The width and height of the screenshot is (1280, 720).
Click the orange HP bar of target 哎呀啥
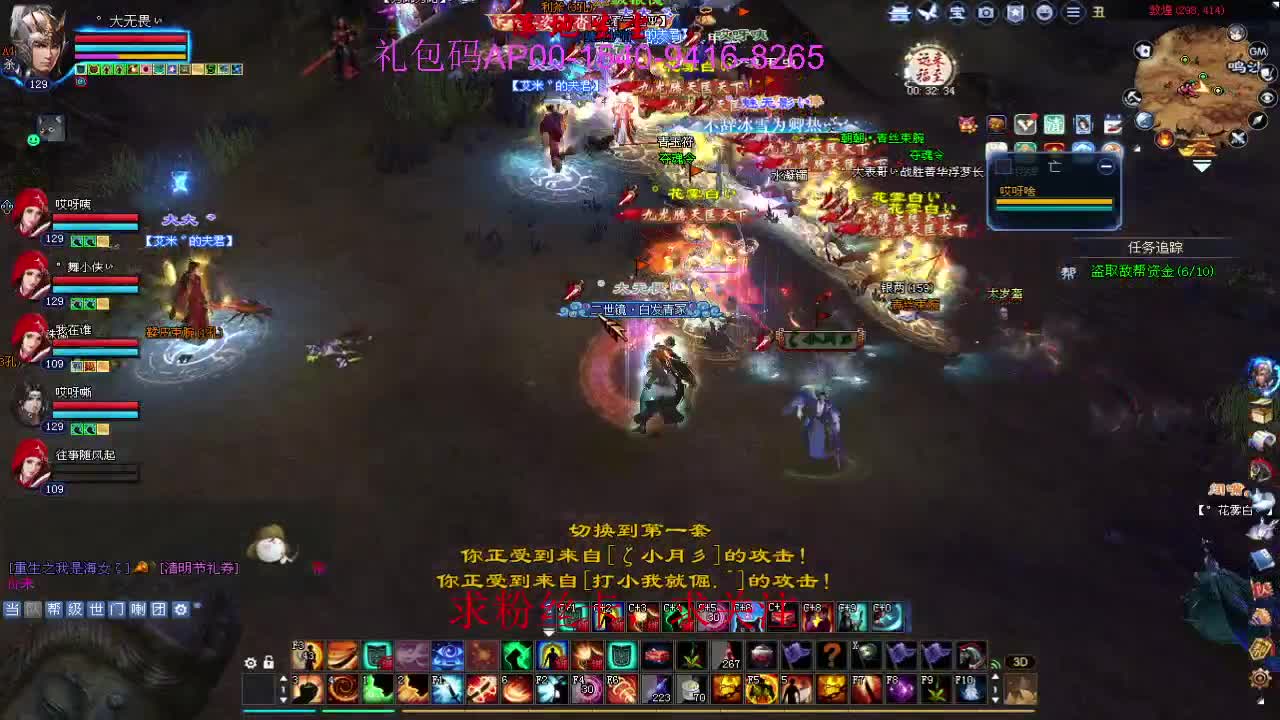(1055, 201)
